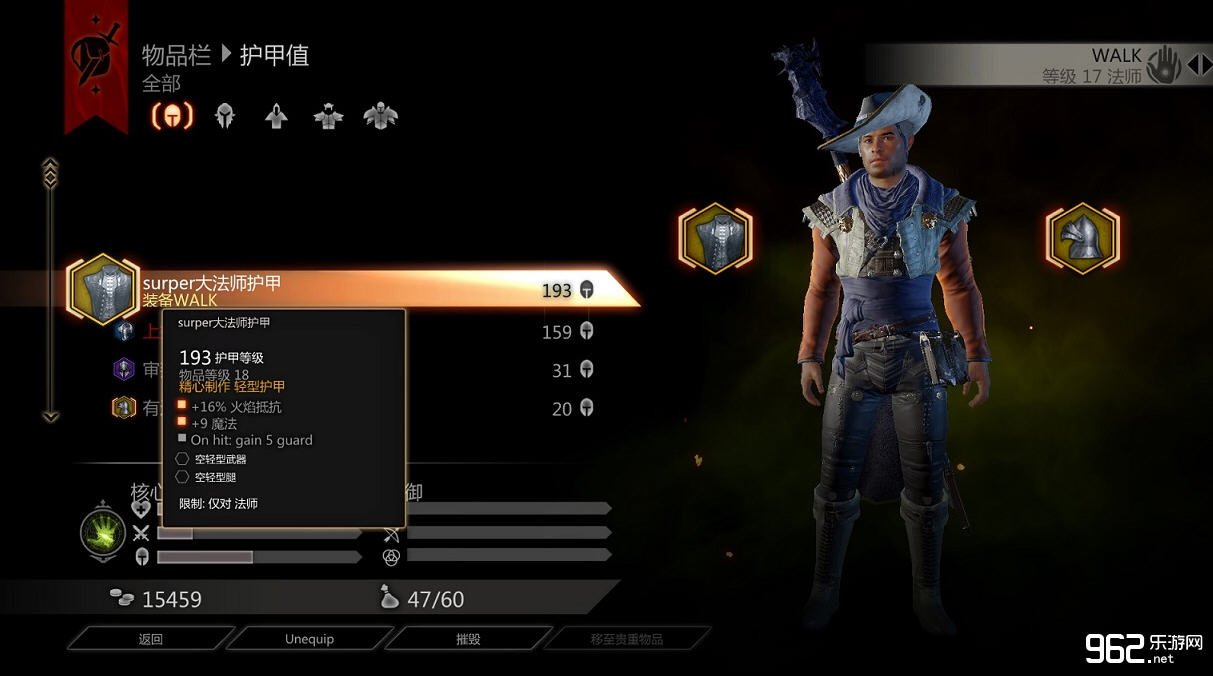Open the horned chest armor category
1213x676 pixels.
coord(328,116)
